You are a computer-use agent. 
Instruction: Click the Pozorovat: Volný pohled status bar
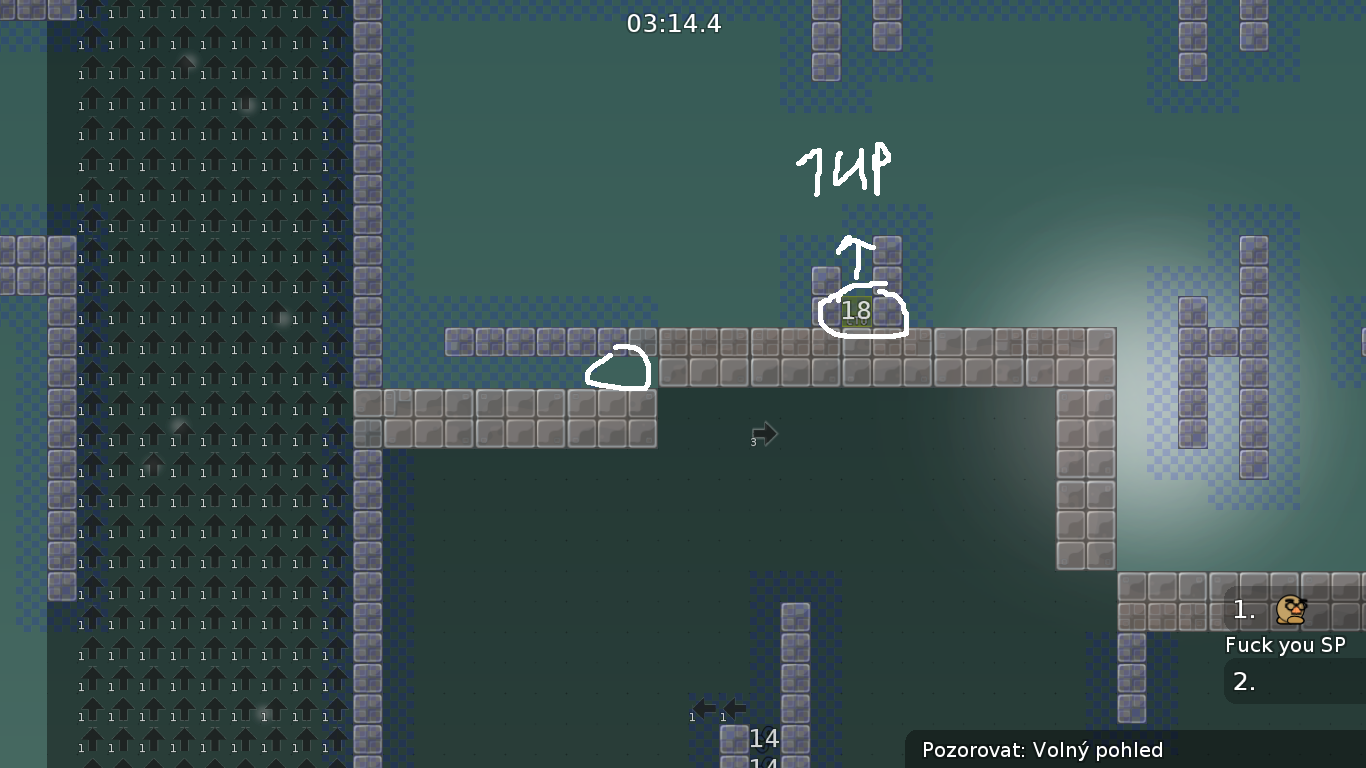[1044, 750]
